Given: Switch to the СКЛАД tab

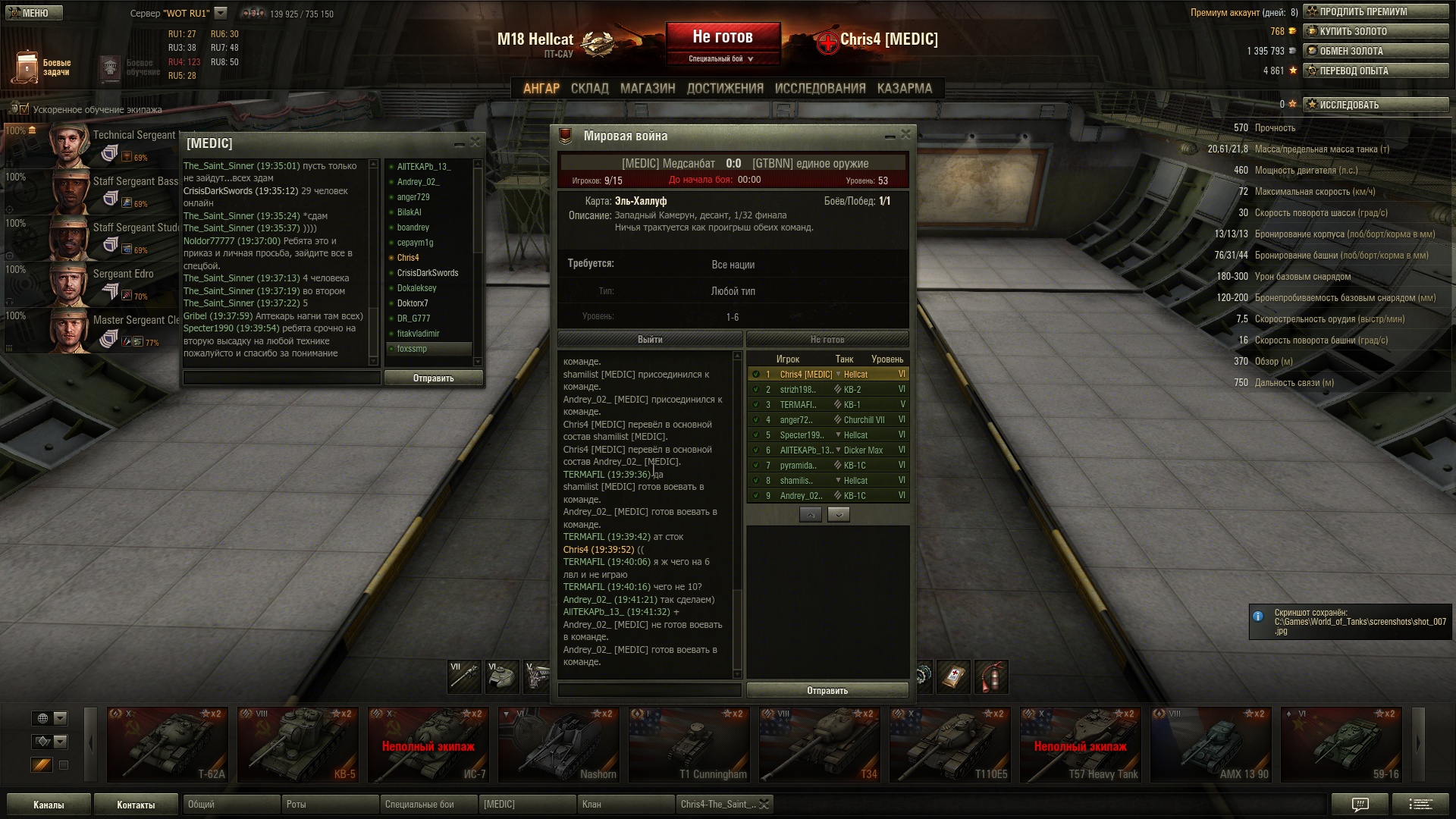Looking at the screenshot, I should (x=589, y=89).
